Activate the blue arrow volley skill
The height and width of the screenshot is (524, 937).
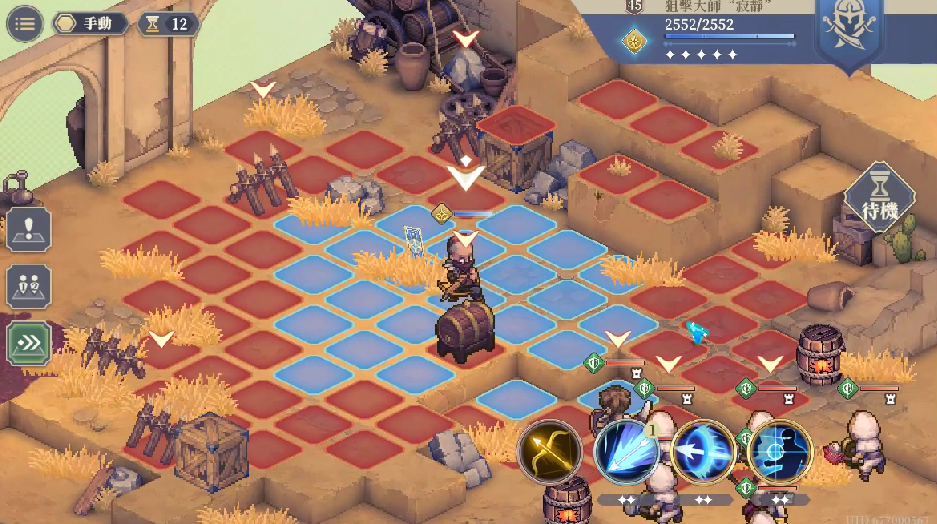pyautogui.click(x=626, y=453)
